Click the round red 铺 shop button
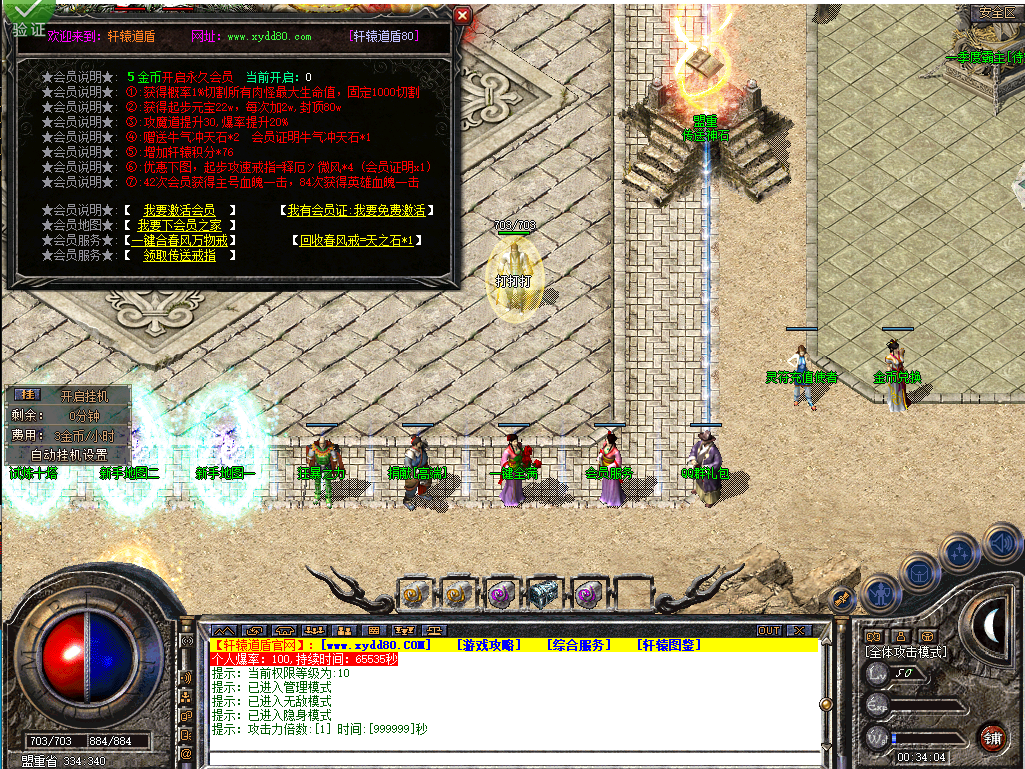1025x769 pixels. pyautogui.click(x=993, y=738)
